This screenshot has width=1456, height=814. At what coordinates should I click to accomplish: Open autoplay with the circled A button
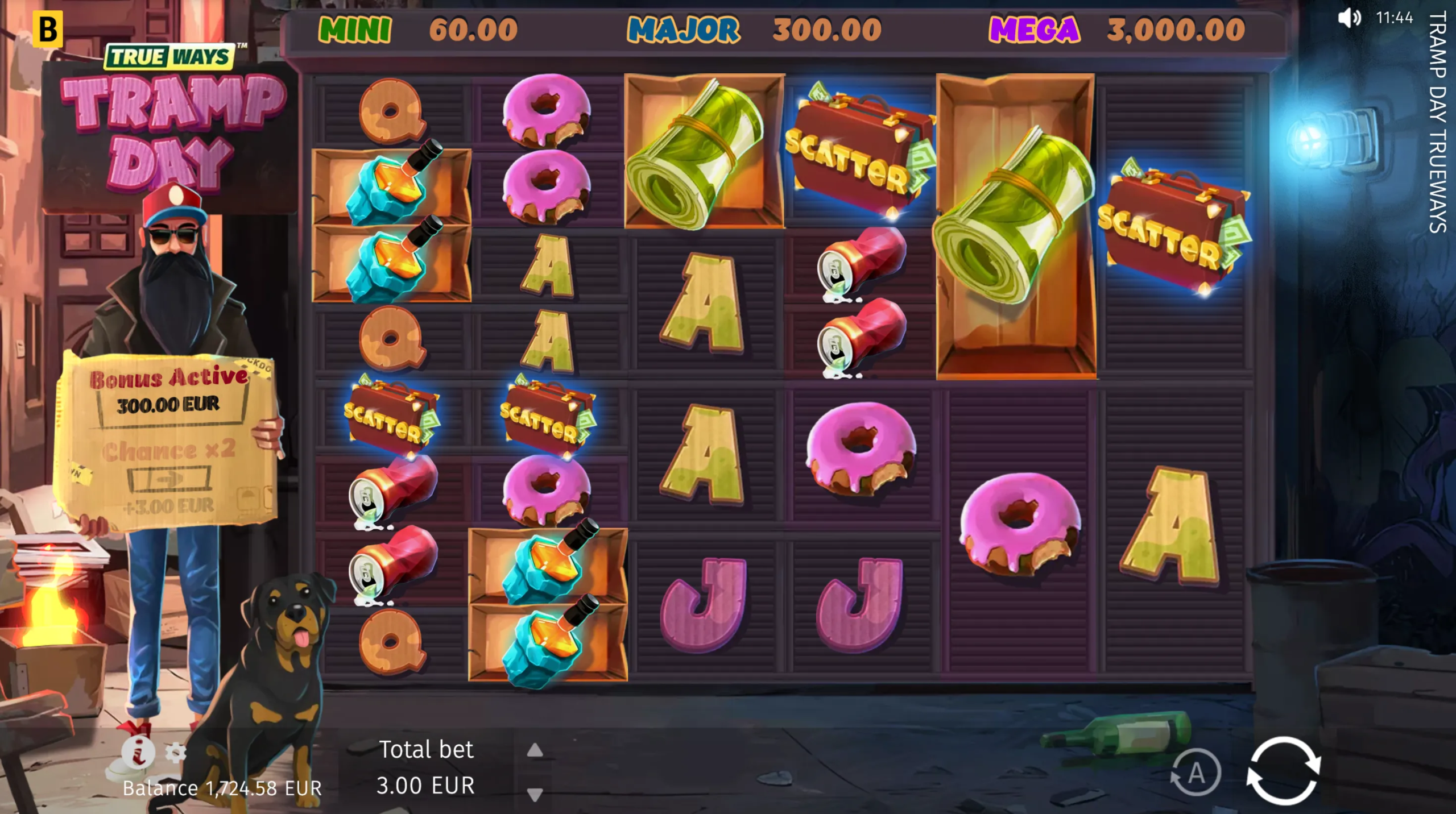[1196, 773]
